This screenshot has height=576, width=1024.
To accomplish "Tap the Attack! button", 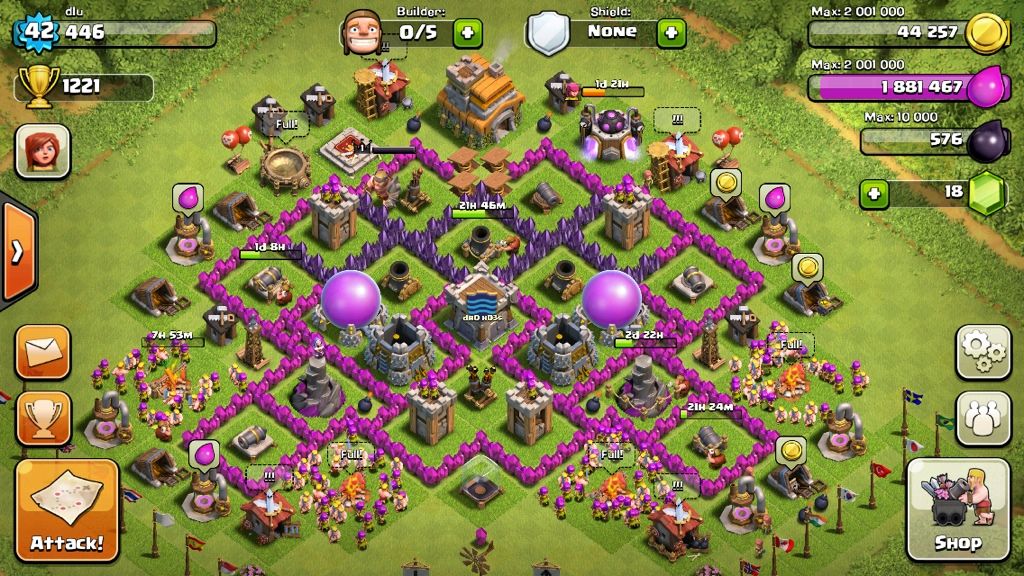I will pos(67,510).
